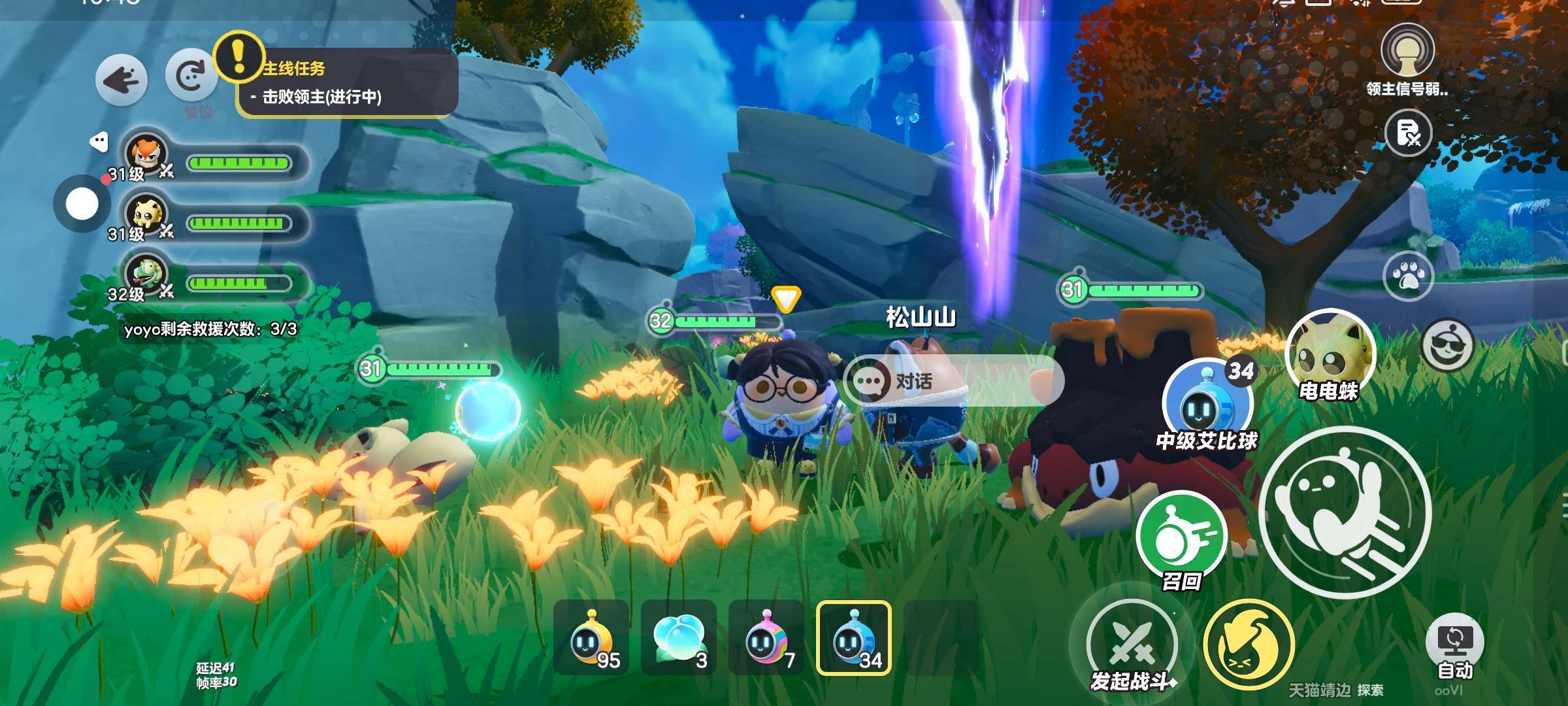Screen dimensions: 1568x706
Task: Tap the sunglasses emote icon
Action: click(x=1448, y=344)
